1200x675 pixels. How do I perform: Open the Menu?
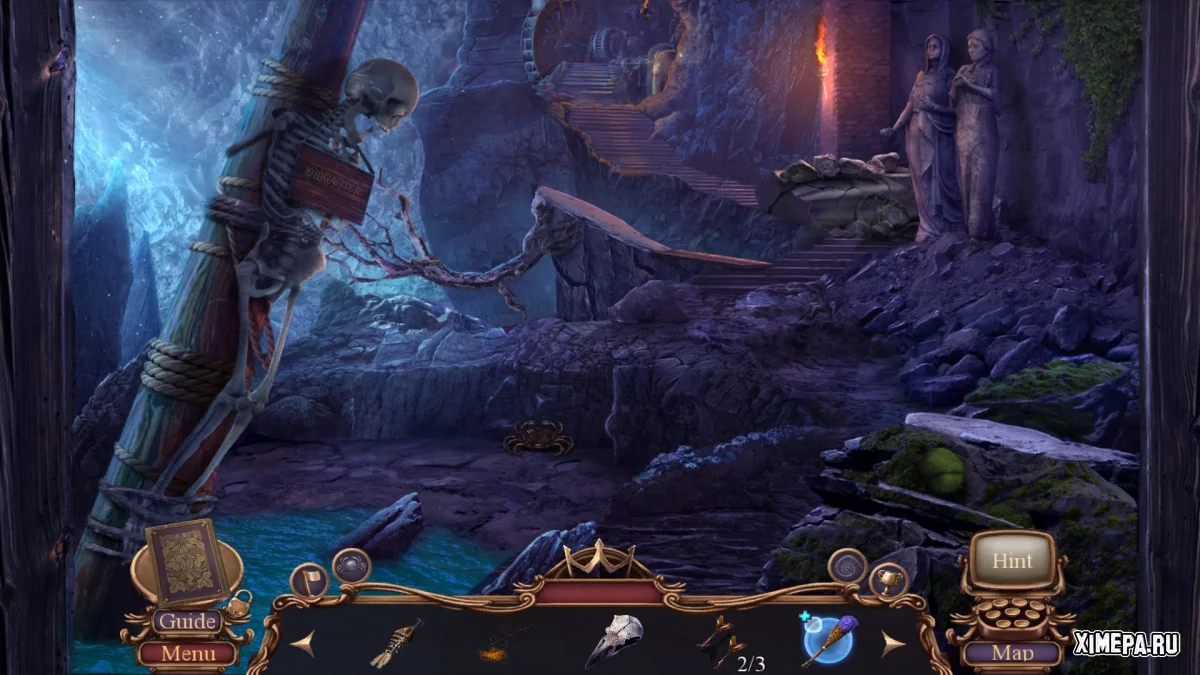click(x=187, y=655)
